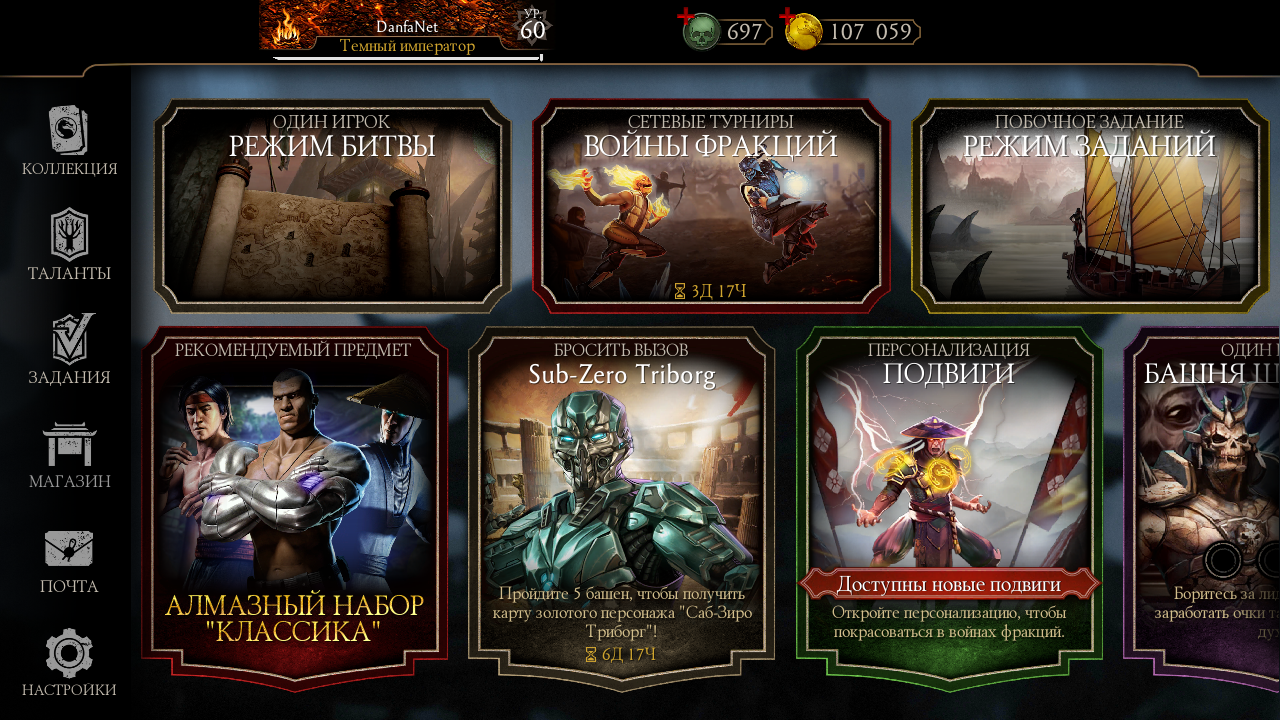Open Режим заданий side quest mode
Screen dimensions: 1280x720
[x=1089, y=206]
